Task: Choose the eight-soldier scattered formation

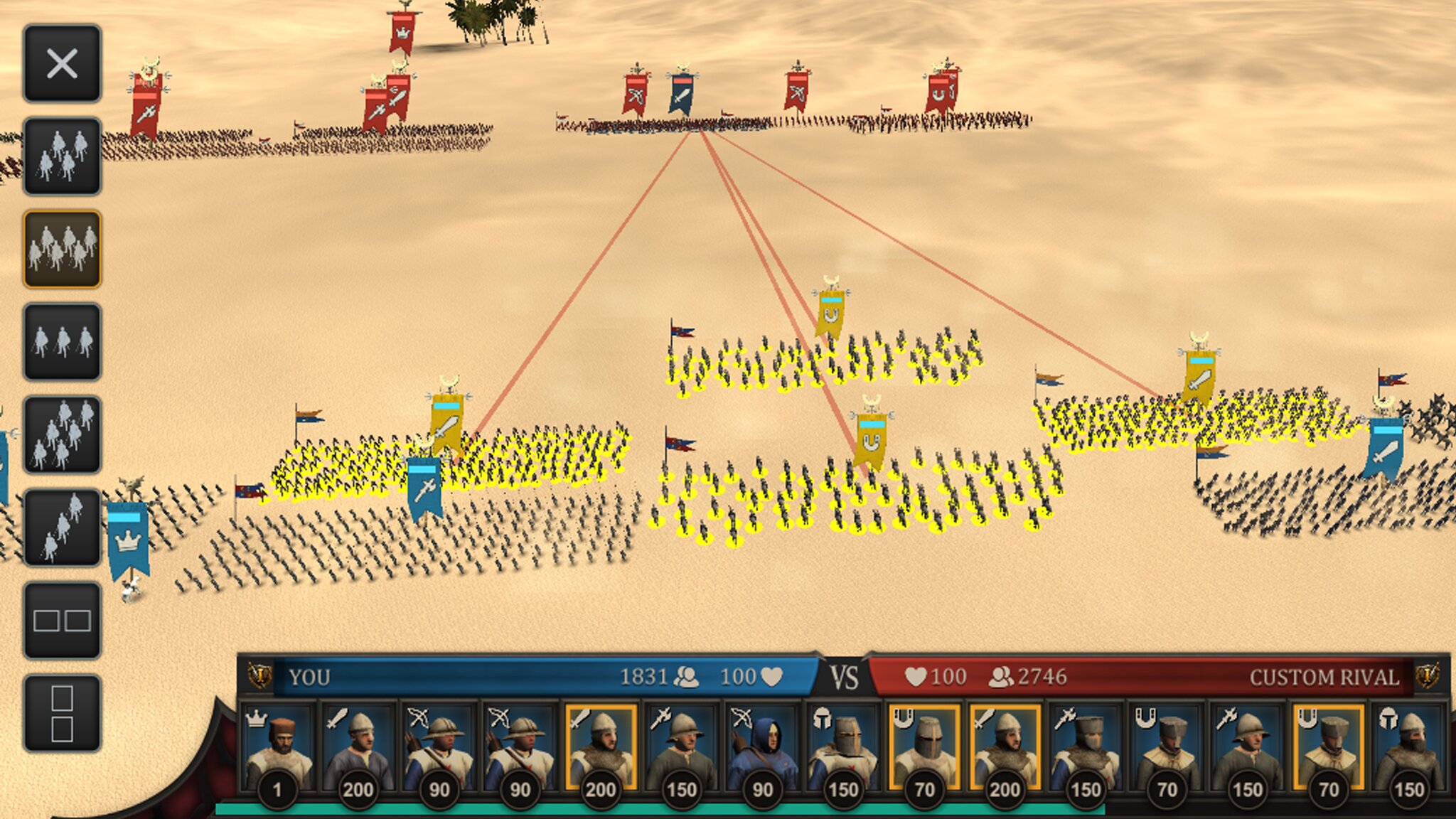Action: (x=62, y=435)
